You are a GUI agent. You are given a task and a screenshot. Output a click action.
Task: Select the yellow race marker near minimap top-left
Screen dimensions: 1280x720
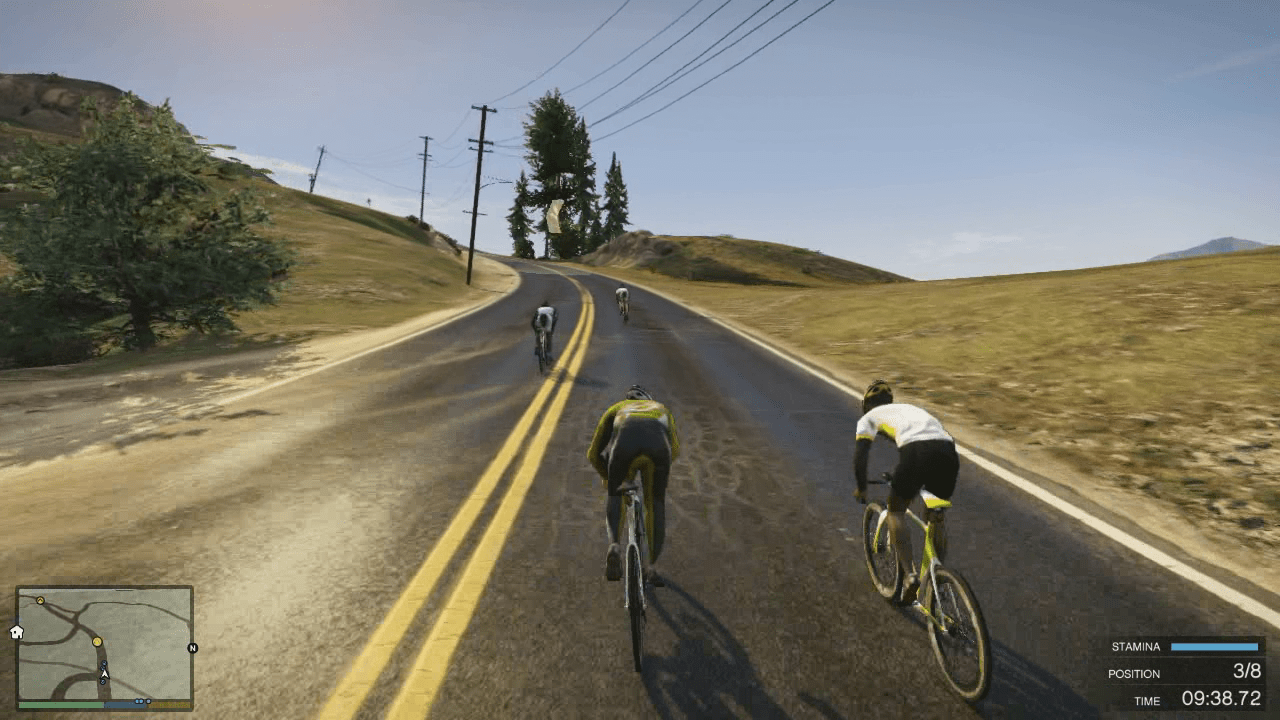pos(40,600)
